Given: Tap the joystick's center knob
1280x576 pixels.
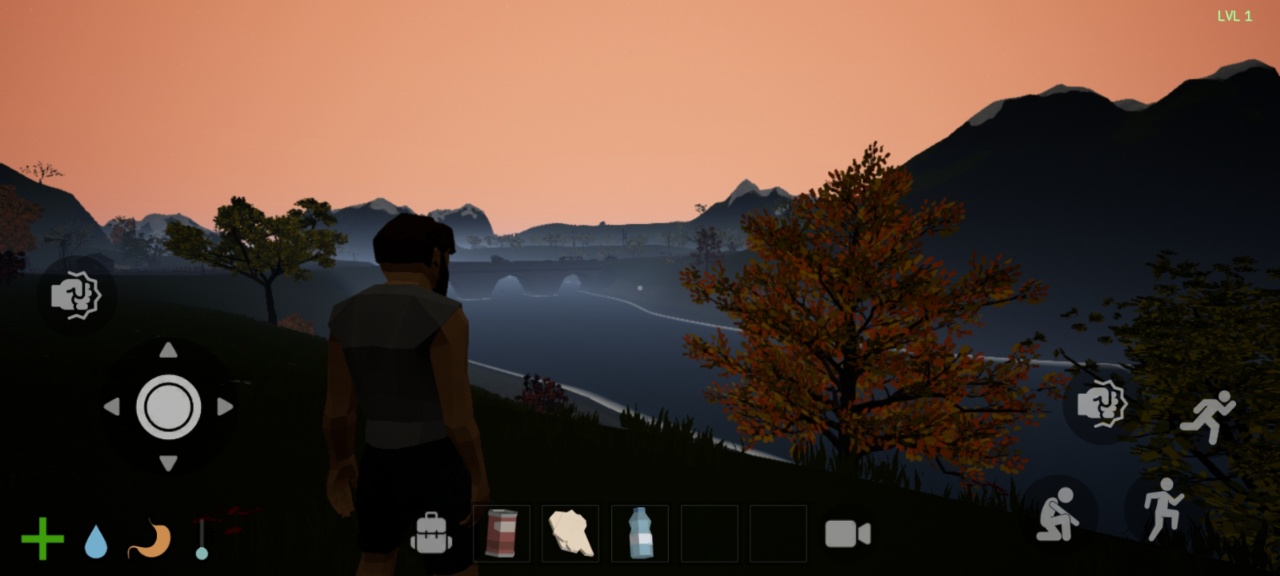Looking at the screenshot, I should click(x=168, y=407).
